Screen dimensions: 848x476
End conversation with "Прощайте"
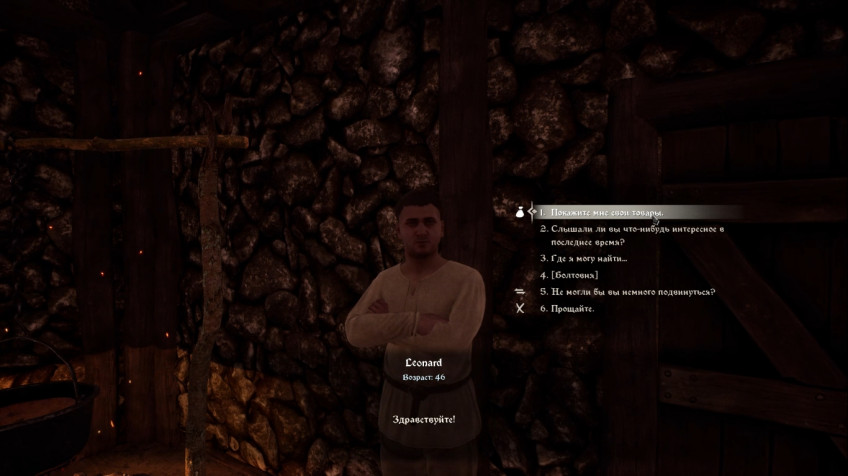(x=573, y=309)
